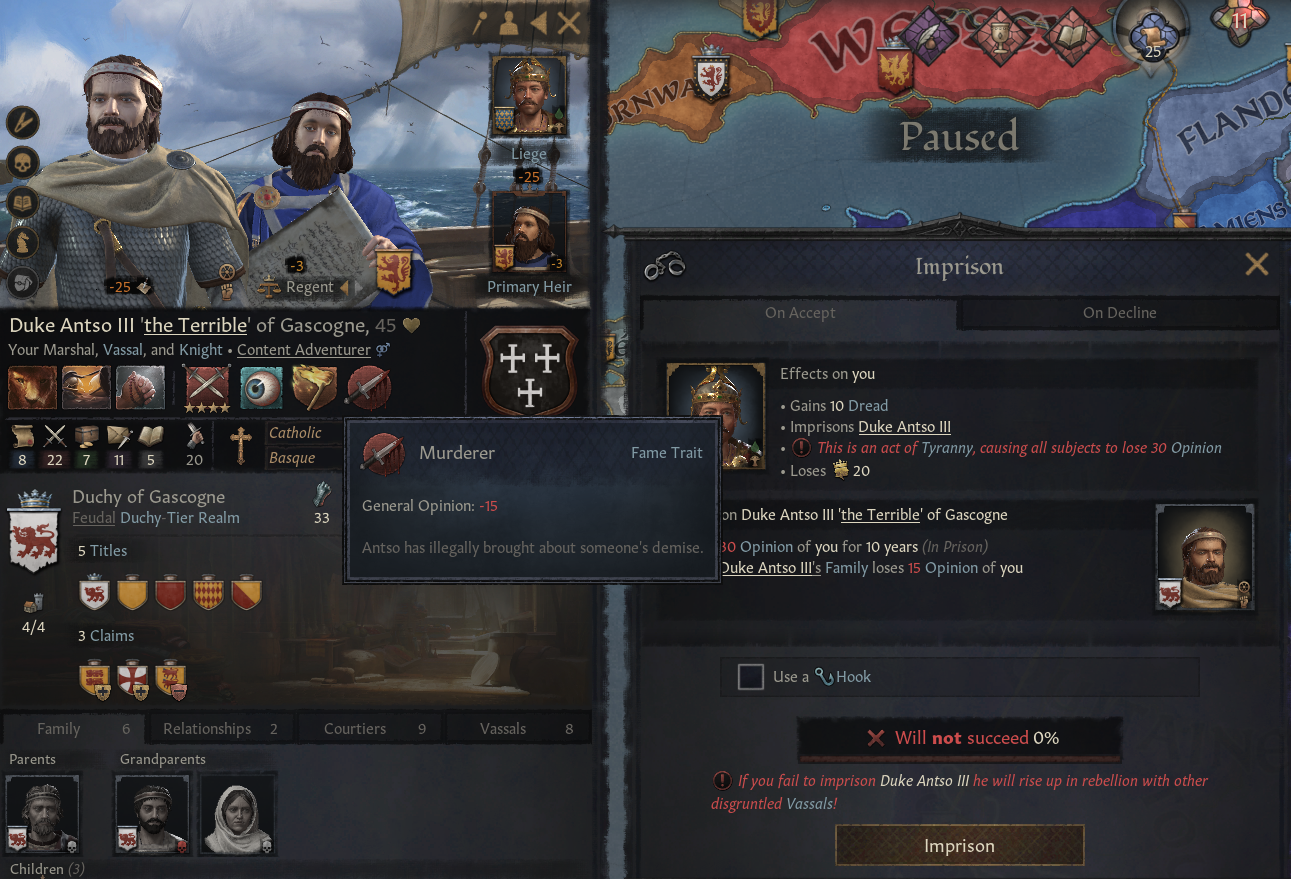1291x879 pixels.
Task: Expand the Children (3) section
Action: (x=47, y=868)
